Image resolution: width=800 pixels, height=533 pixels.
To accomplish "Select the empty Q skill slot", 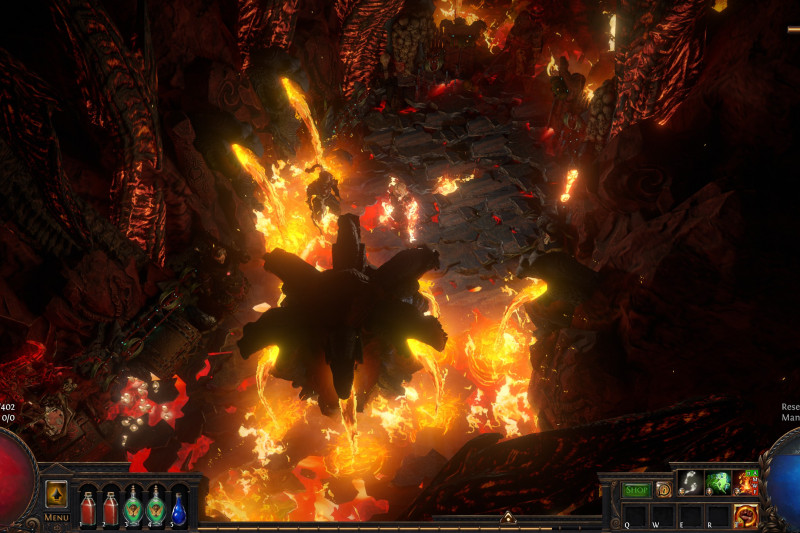I will pyautogui.click(x=635, y=516).
